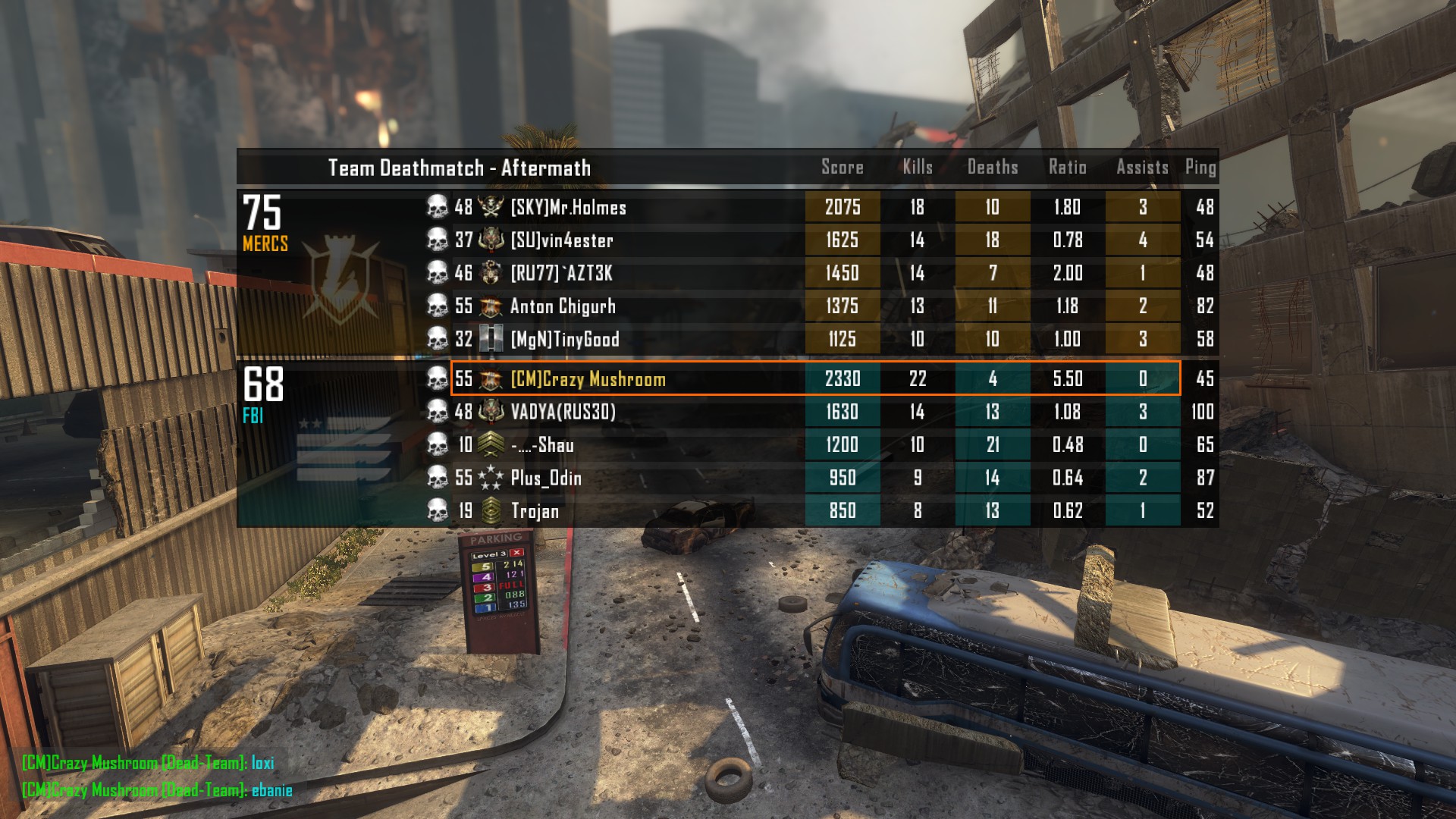Choose [SU]vin4ester in the scoreboard
This screenshot has height=819, width=1456.
[x=562, y=240]
